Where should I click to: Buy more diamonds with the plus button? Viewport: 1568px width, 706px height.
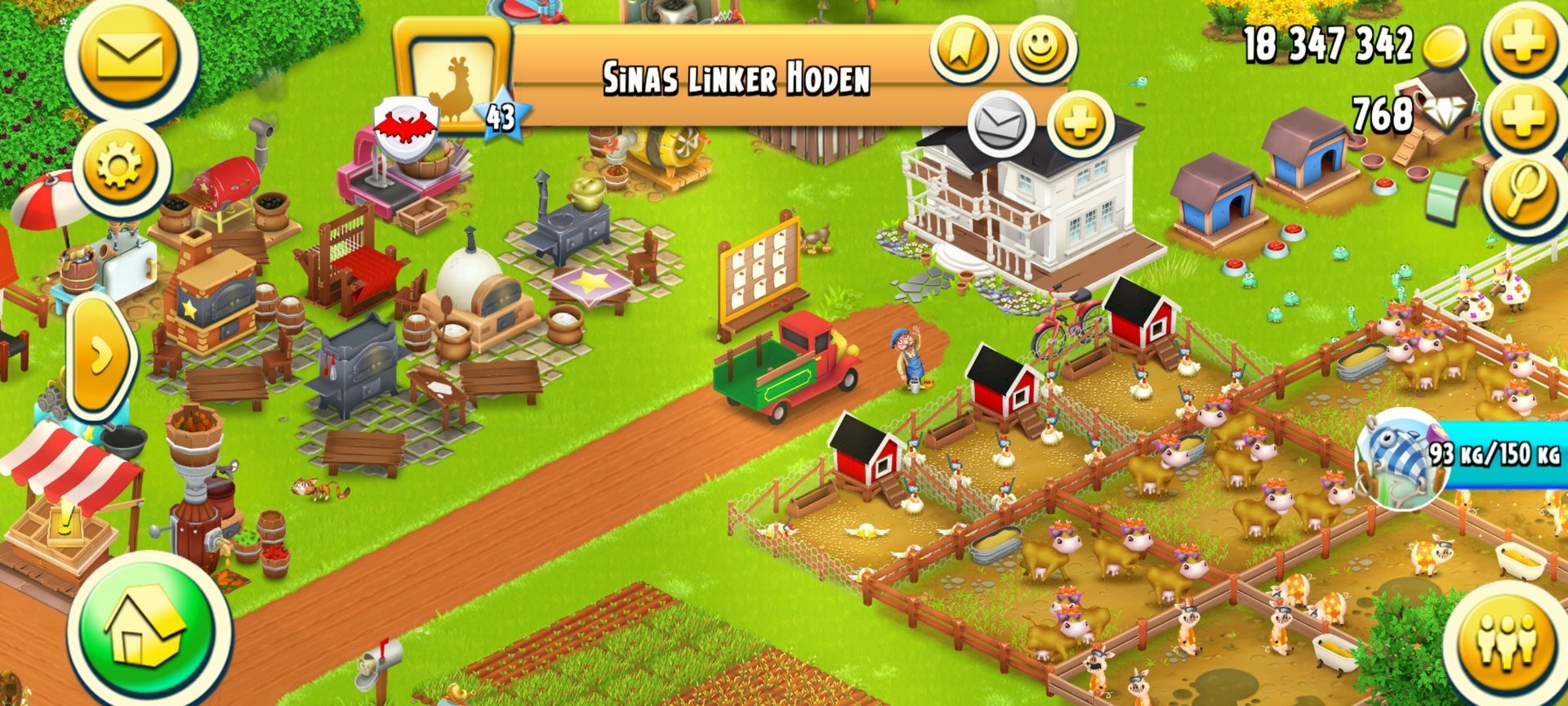[x=1522, y=114]
